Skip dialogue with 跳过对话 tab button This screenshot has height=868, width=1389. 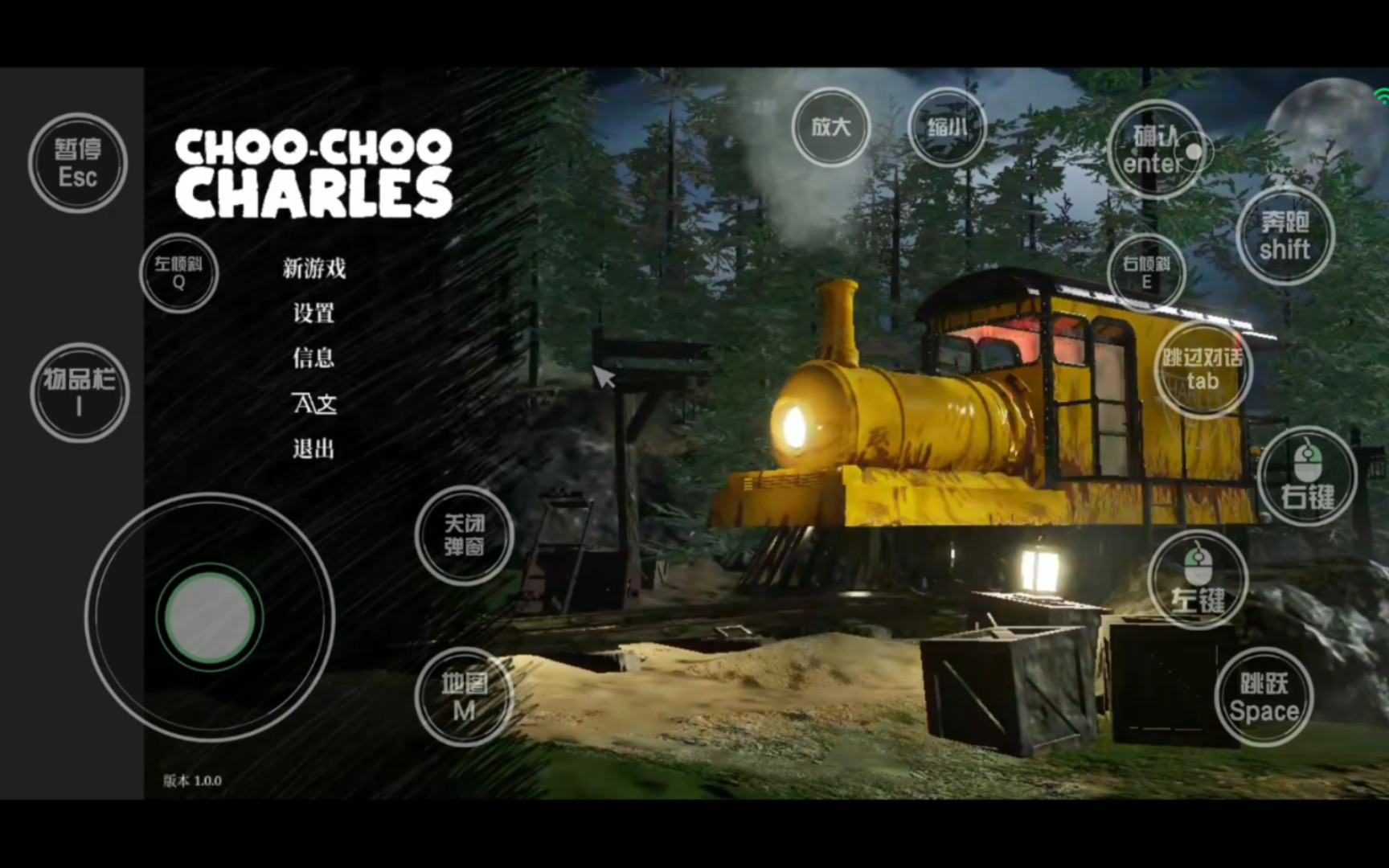(1203, 369)
